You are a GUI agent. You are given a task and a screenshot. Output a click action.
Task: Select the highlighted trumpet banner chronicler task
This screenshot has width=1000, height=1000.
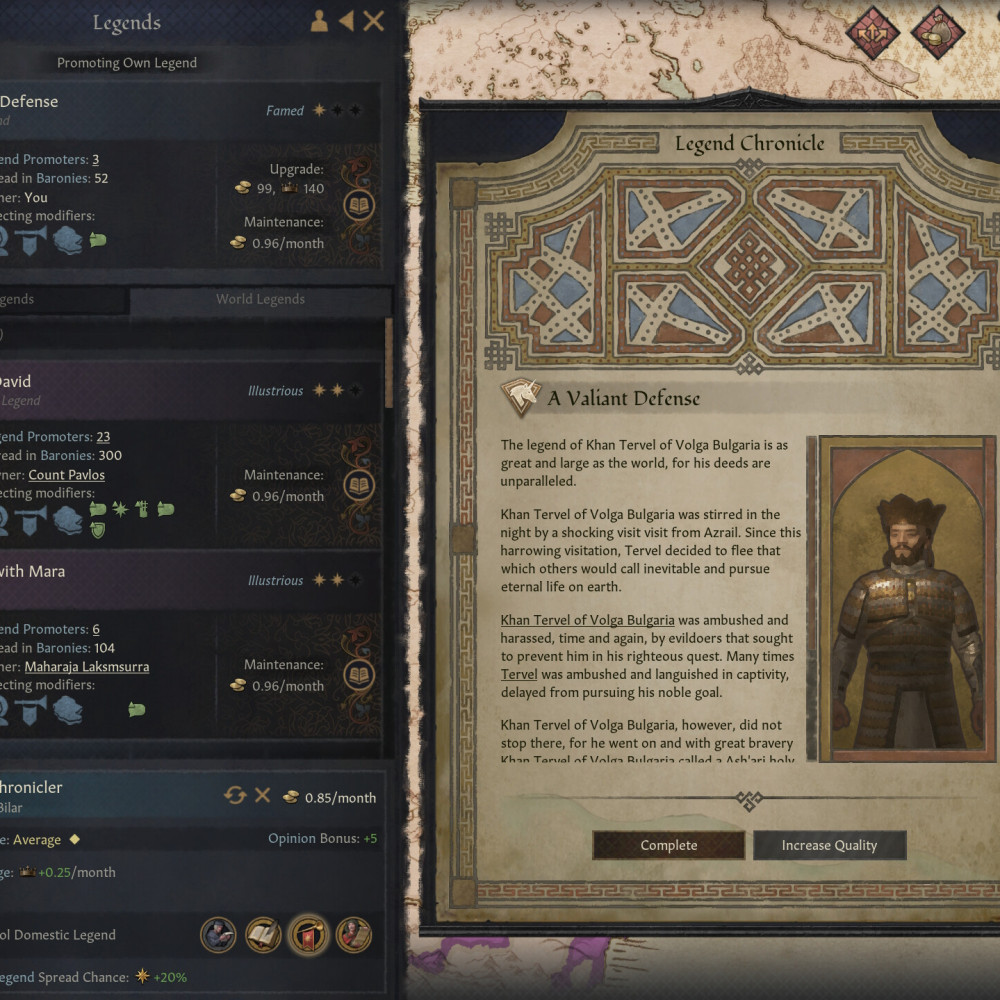(309, 935)
